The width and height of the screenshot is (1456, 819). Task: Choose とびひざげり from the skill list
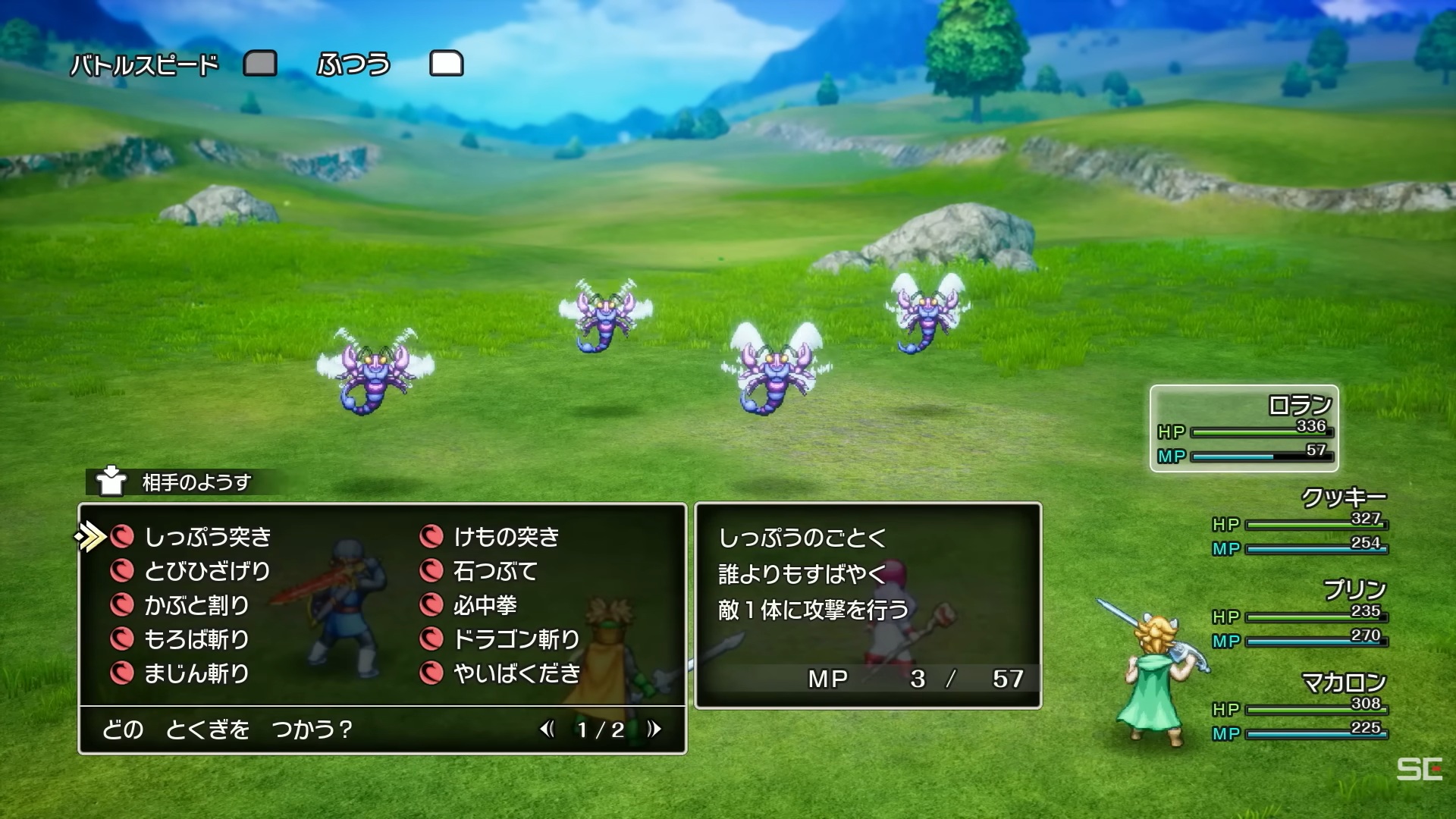pos(207,571)
